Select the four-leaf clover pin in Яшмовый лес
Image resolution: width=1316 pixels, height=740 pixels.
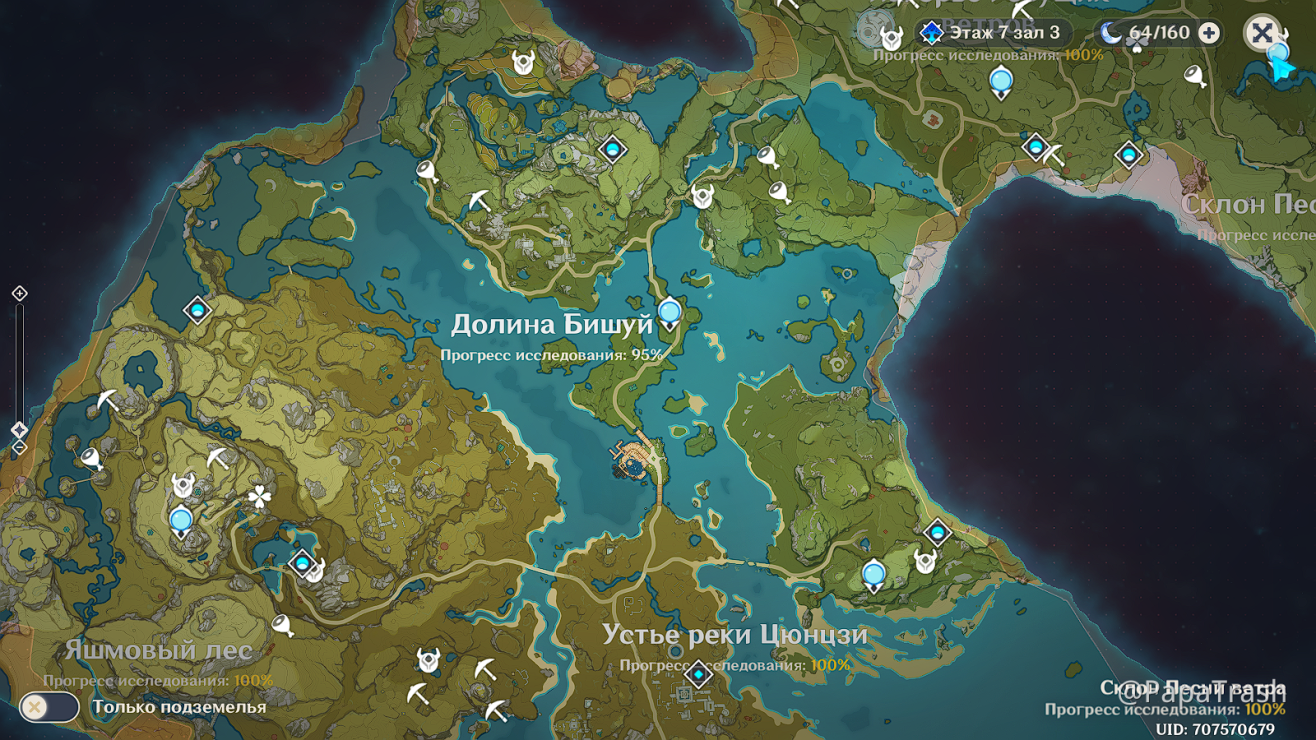point(258,497)
